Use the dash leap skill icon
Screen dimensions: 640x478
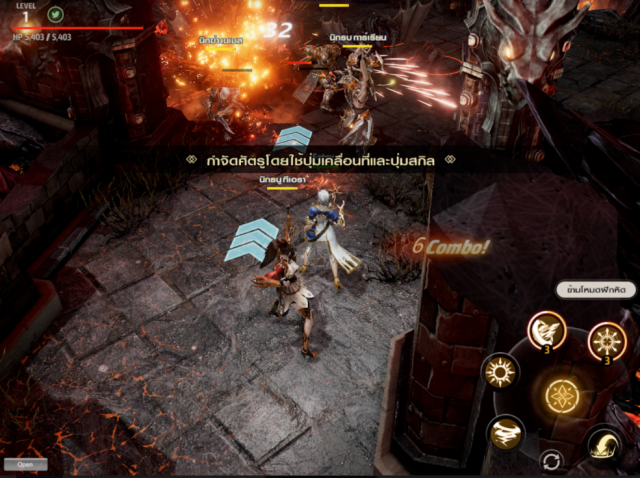605,443
